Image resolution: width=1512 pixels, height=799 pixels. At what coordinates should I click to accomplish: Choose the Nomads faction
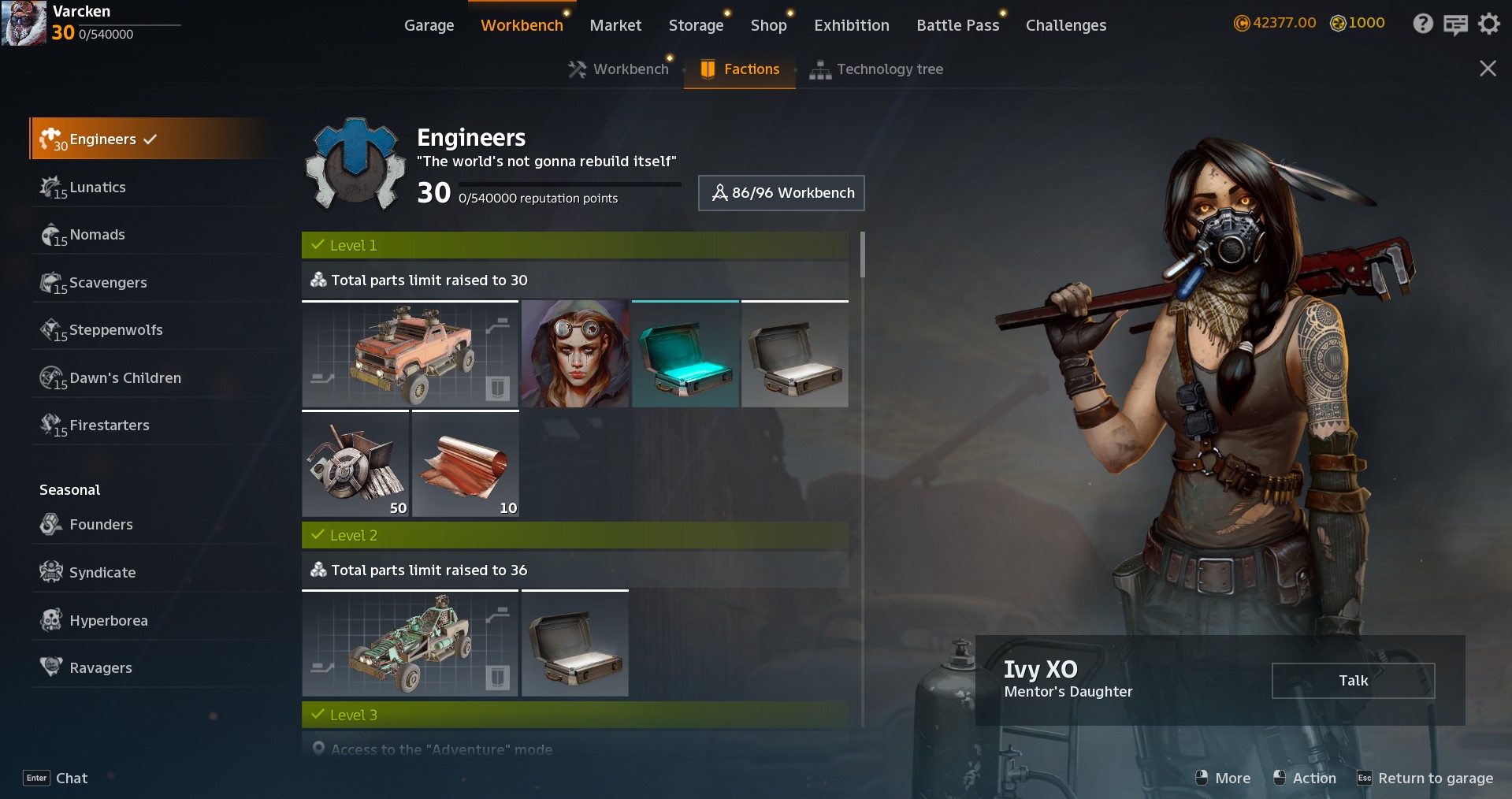(97, 235)
